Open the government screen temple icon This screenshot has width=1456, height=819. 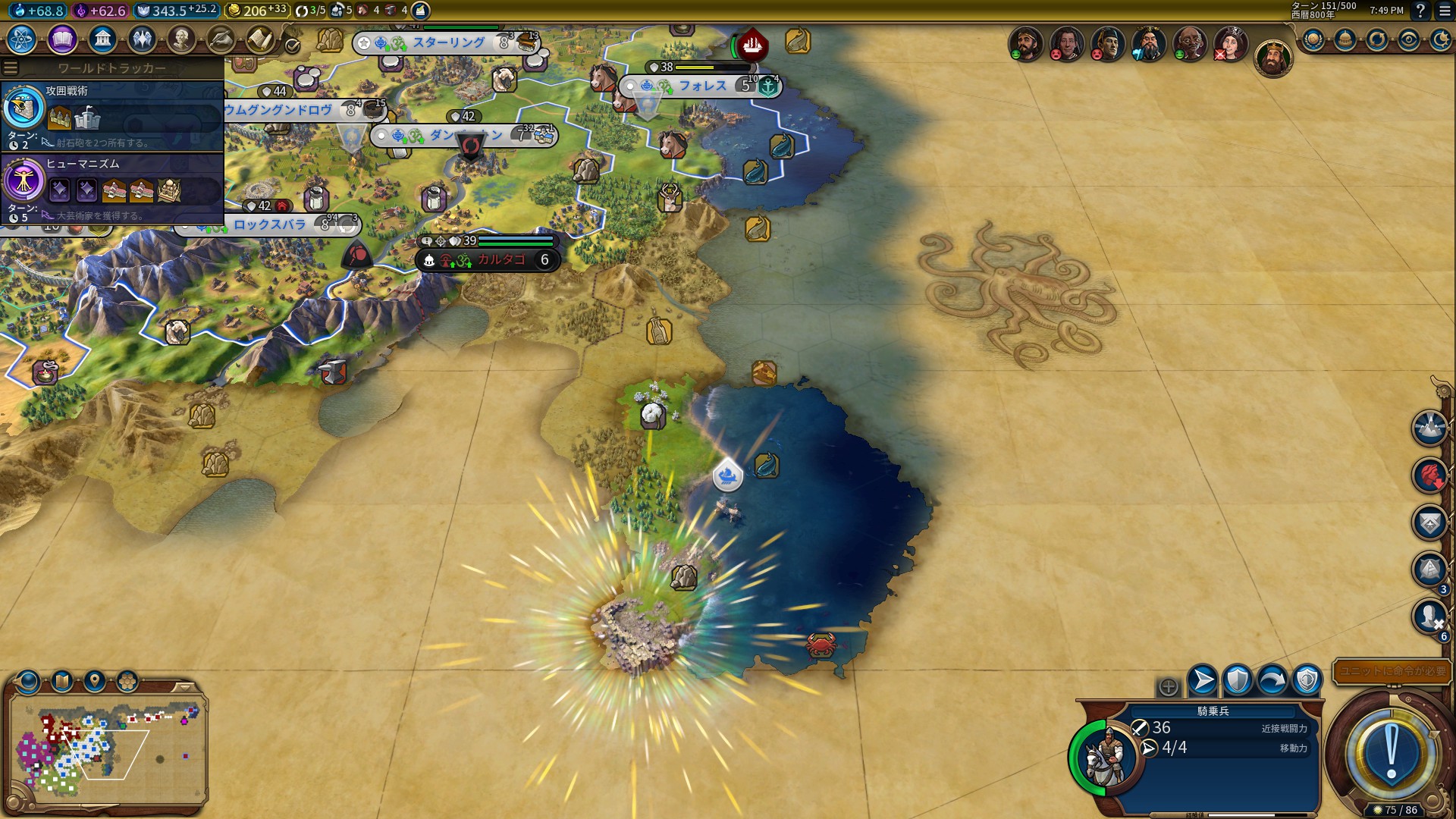coord(102,39)
